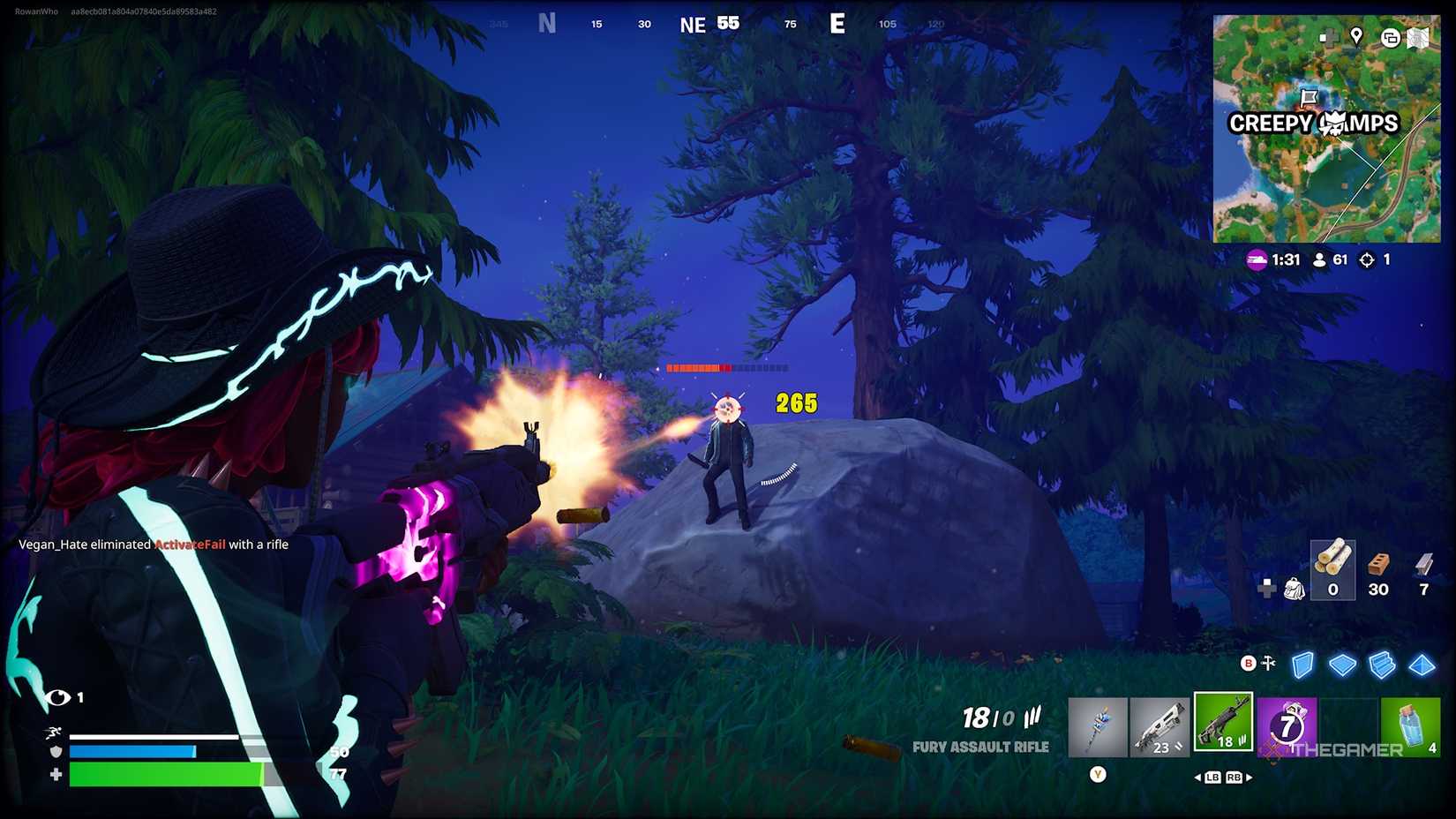Click the wrench repair icon next to B
The height and width of the screenshot is (819, 1456).
click(x=1269, y=664)
